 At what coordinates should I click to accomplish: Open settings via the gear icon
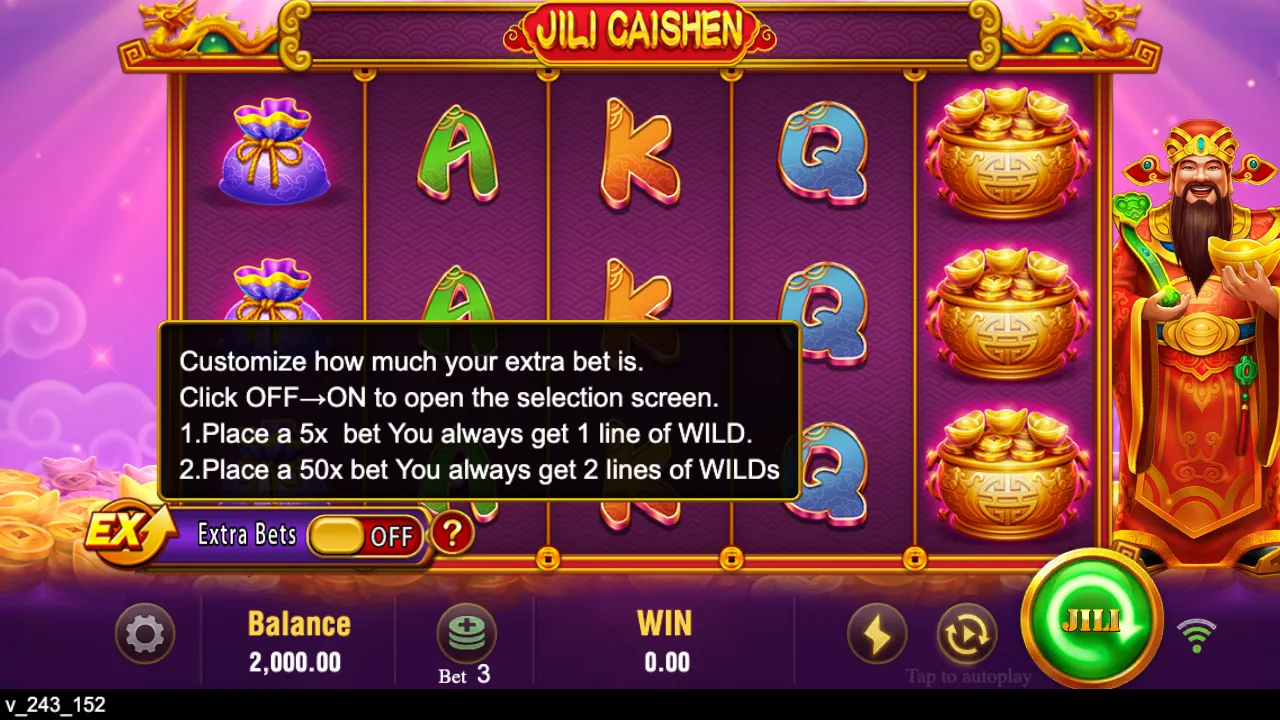[145, 633]
